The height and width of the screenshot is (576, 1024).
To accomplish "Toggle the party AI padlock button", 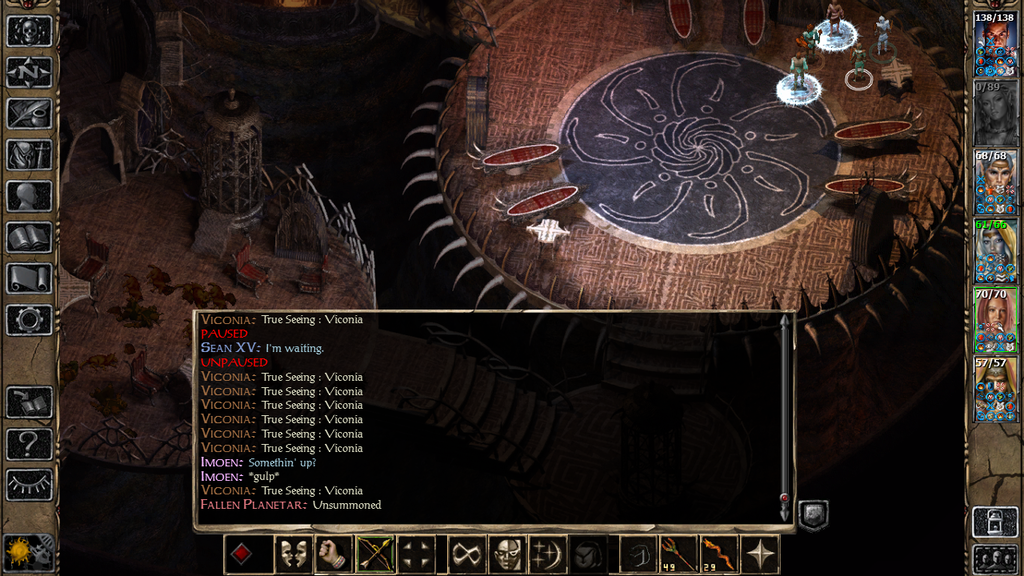I will click(995, 520).
